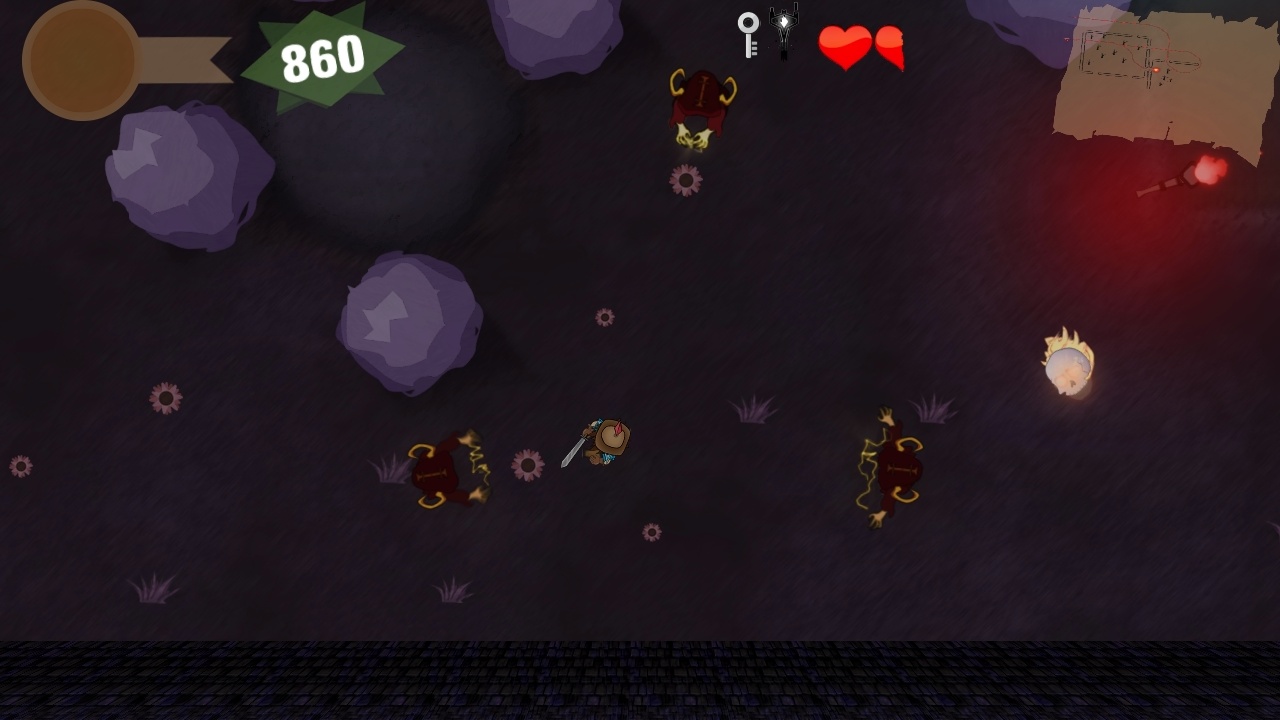Click the player position shown on the map

click(1156, 70)
